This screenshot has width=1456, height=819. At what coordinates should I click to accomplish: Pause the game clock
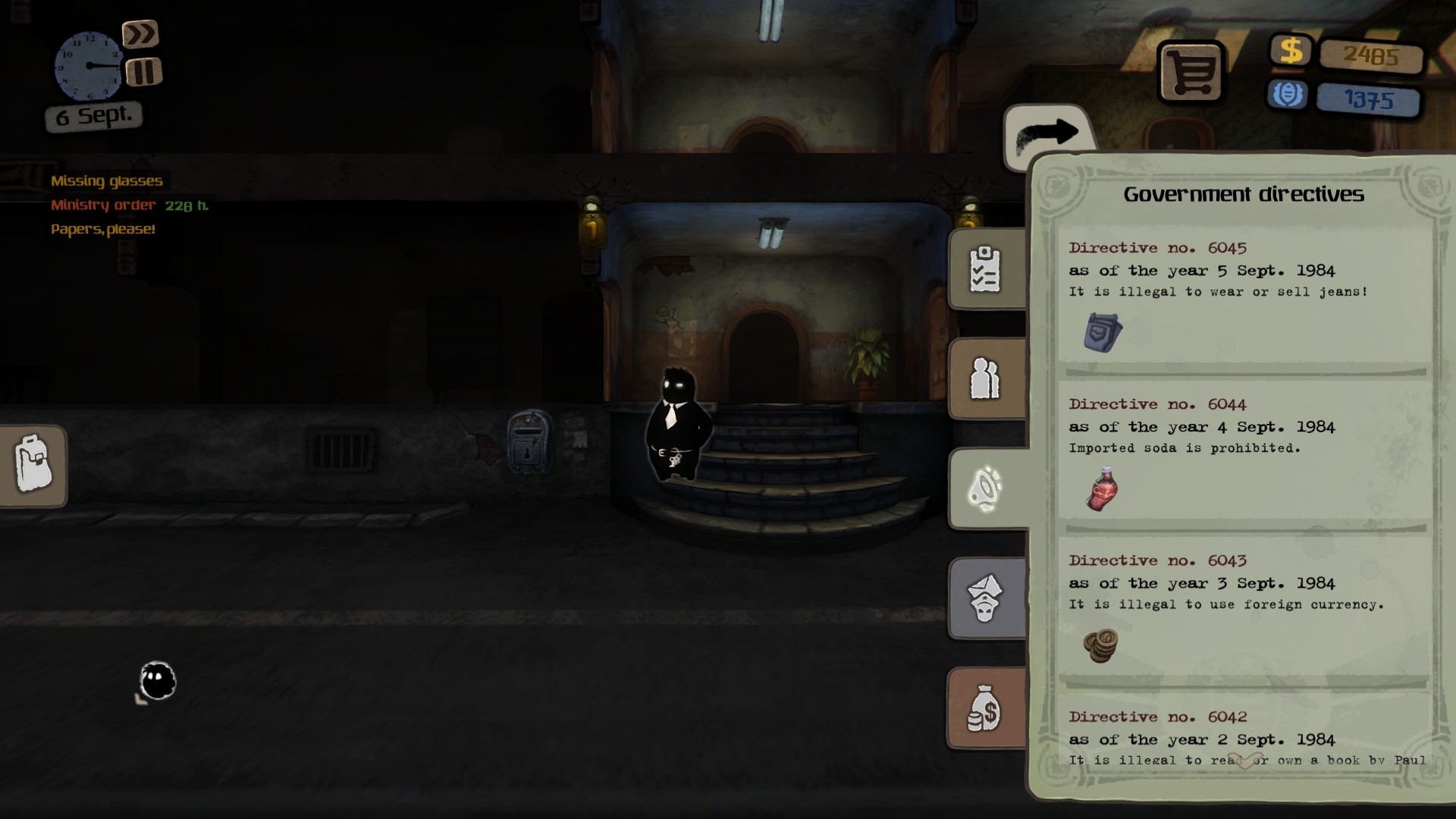pos(143,73)
